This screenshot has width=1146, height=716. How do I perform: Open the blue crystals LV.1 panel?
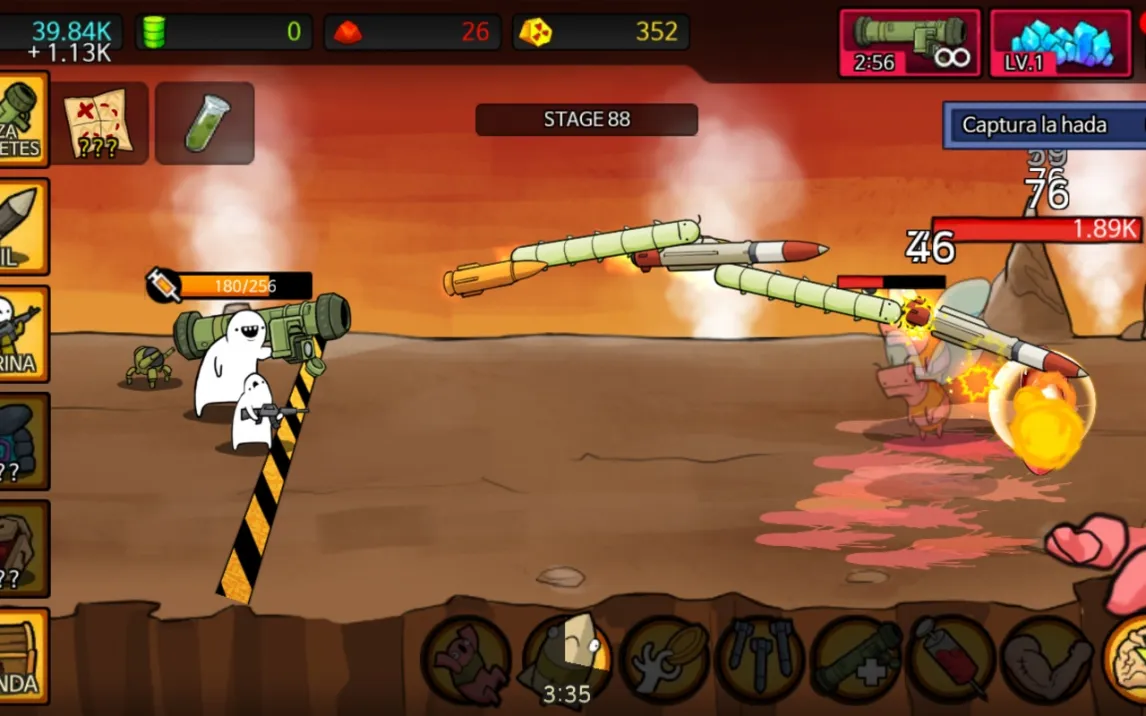(1059, 43)
